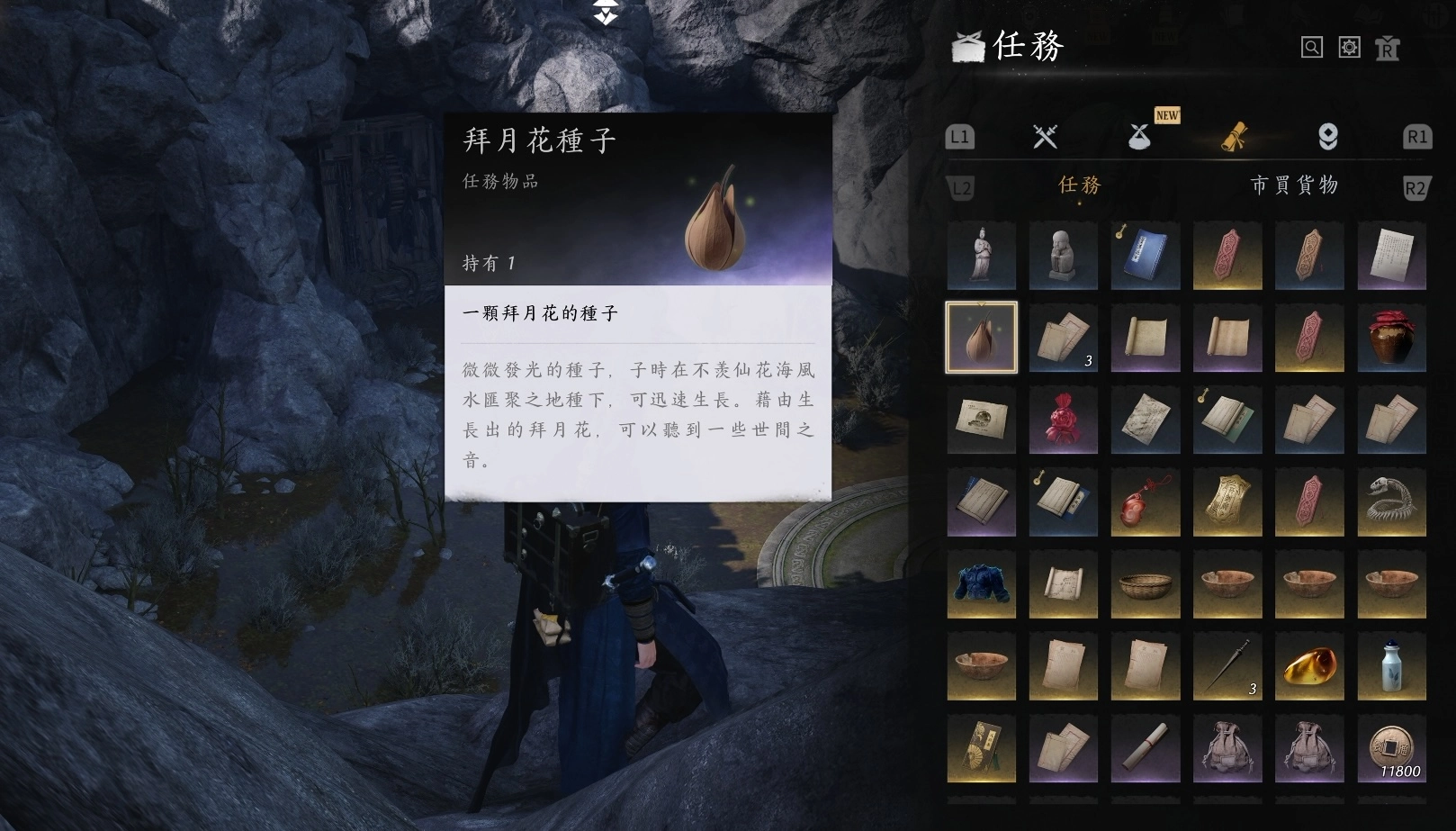Select the snake skeleton item
1456x831 pixels.
(1390, 502)
